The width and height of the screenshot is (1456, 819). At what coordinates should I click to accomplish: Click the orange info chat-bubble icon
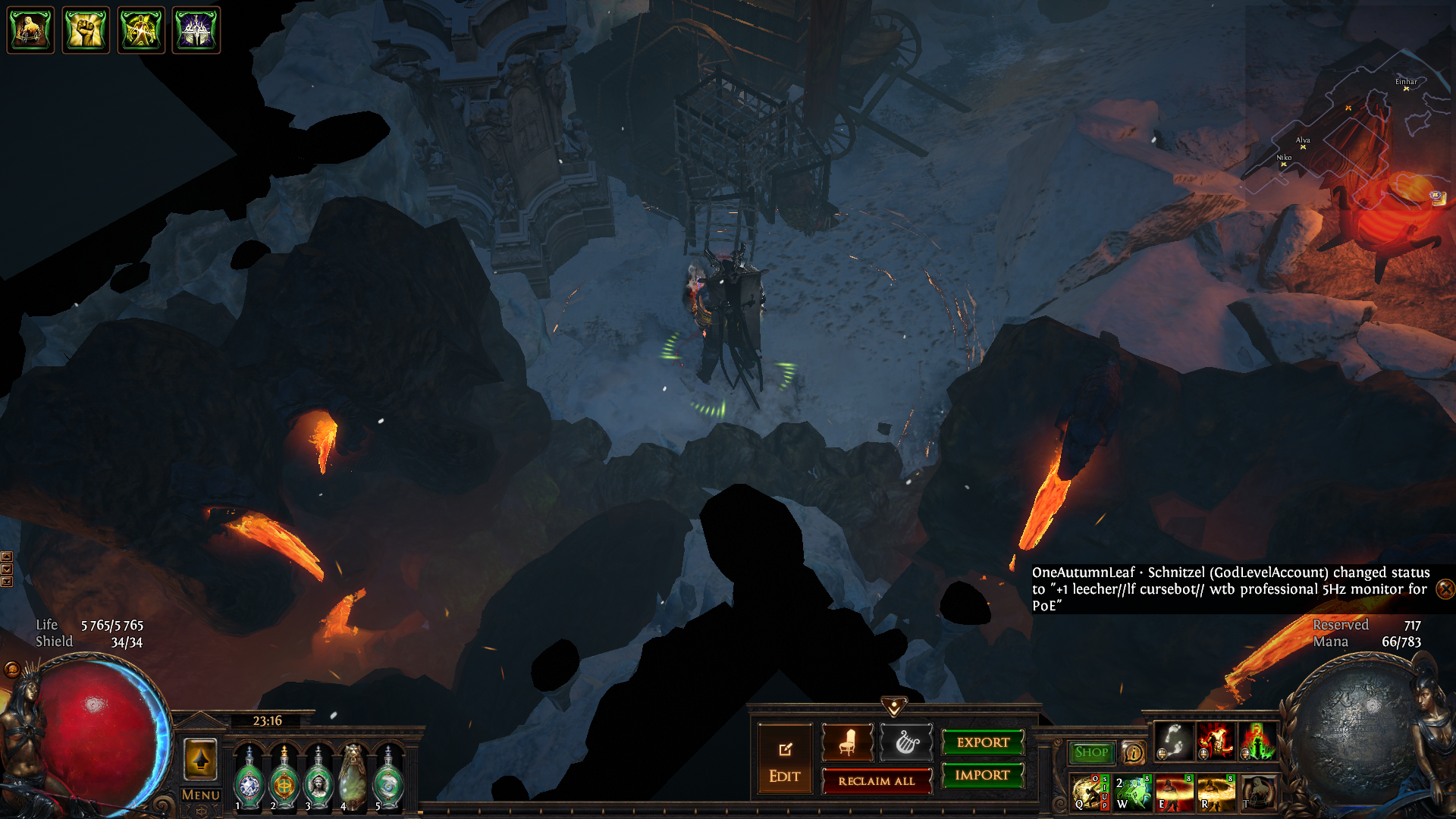(1134, 752)
